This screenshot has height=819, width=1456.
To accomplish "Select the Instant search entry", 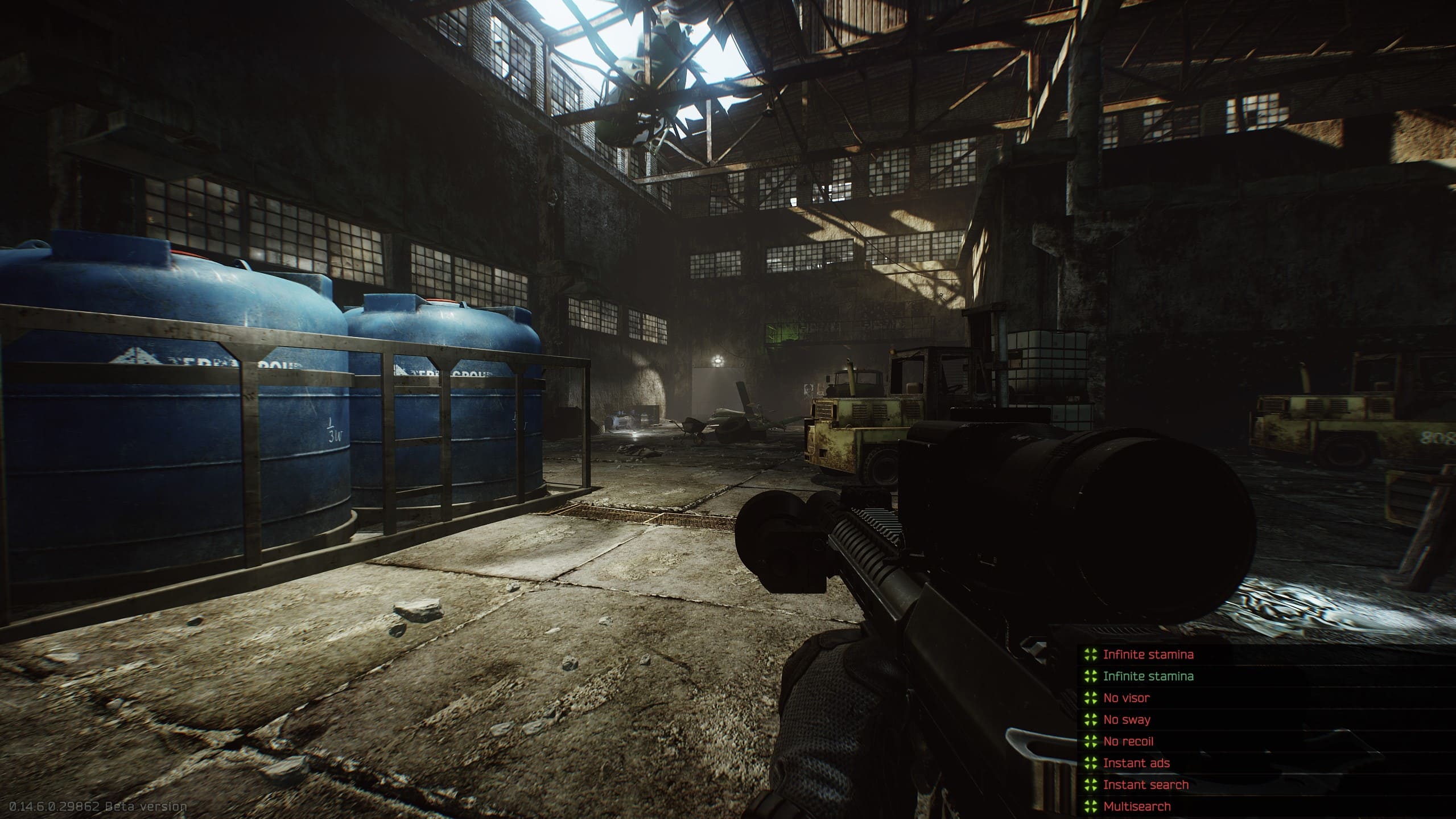I will tap(1145, 784).
